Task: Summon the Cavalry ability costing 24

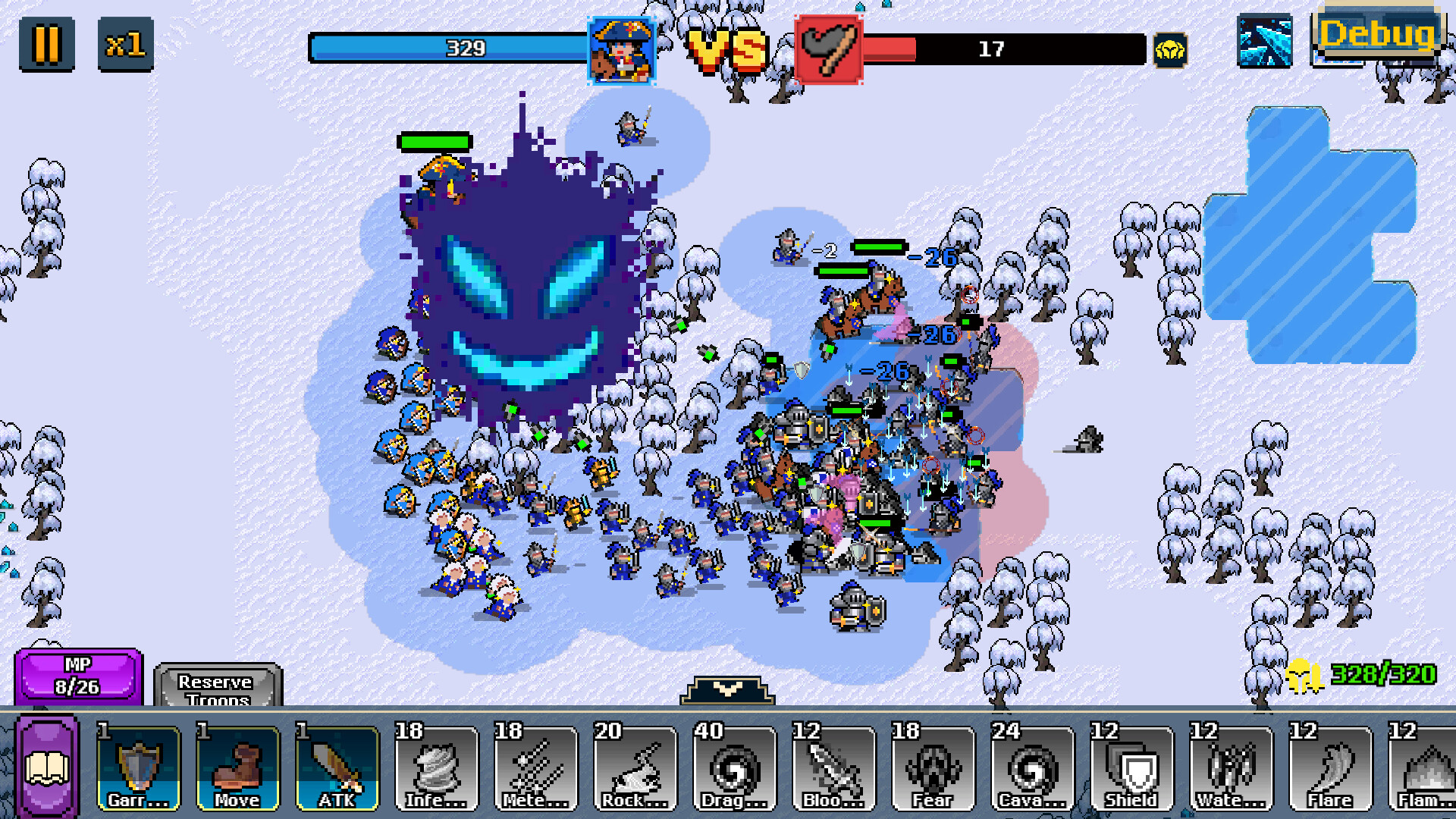Action: 1033,769
